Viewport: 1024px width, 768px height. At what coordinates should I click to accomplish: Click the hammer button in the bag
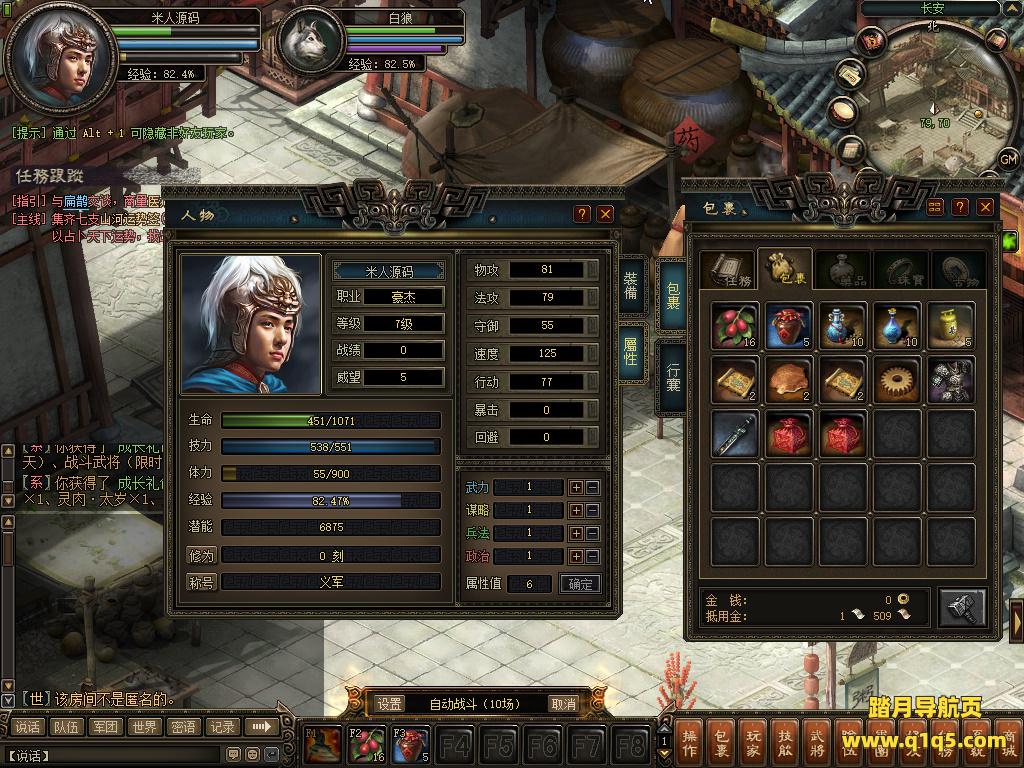coord(962,606)
